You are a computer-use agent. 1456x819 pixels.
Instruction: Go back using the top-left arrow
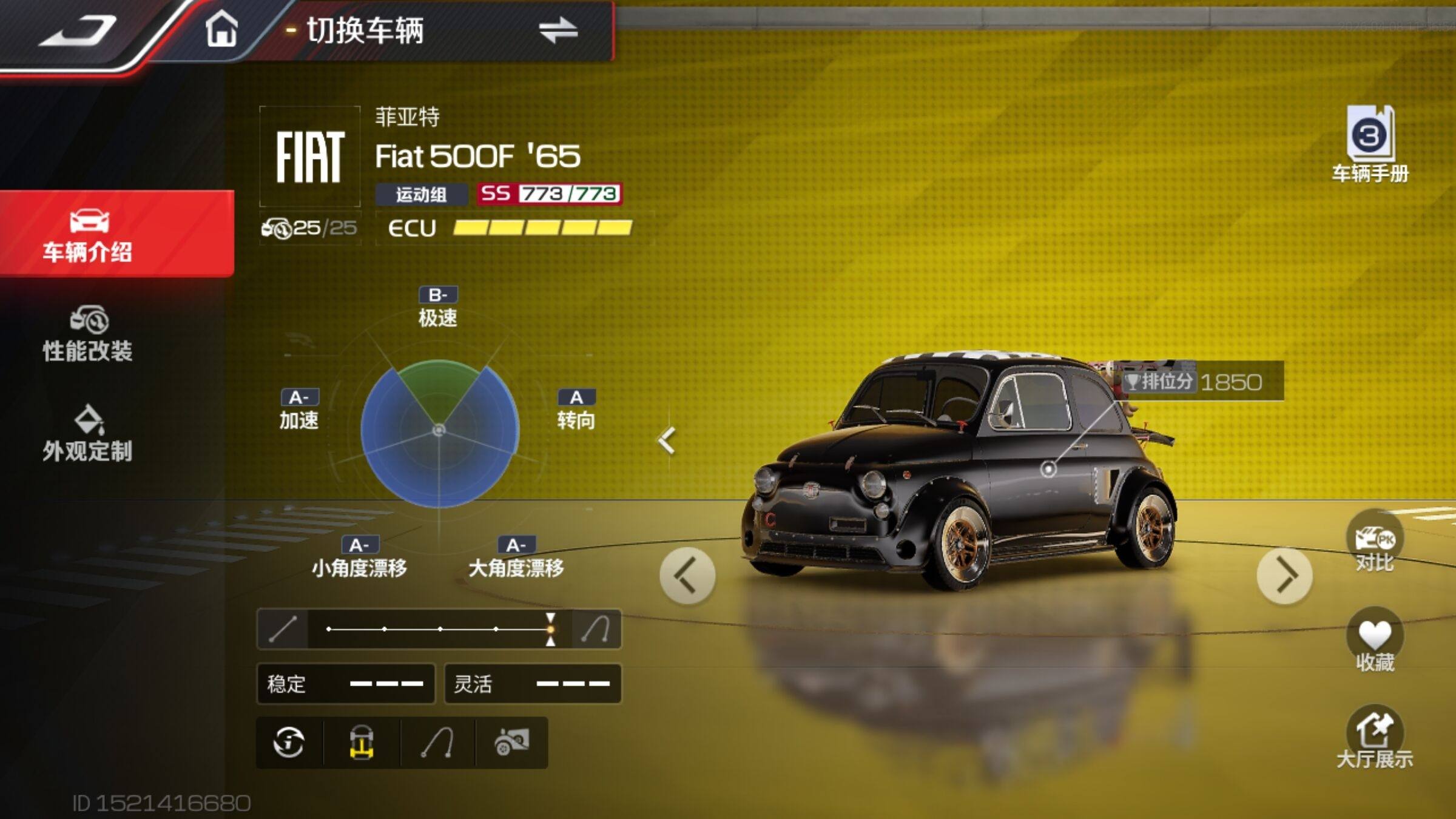coord(78,32)
